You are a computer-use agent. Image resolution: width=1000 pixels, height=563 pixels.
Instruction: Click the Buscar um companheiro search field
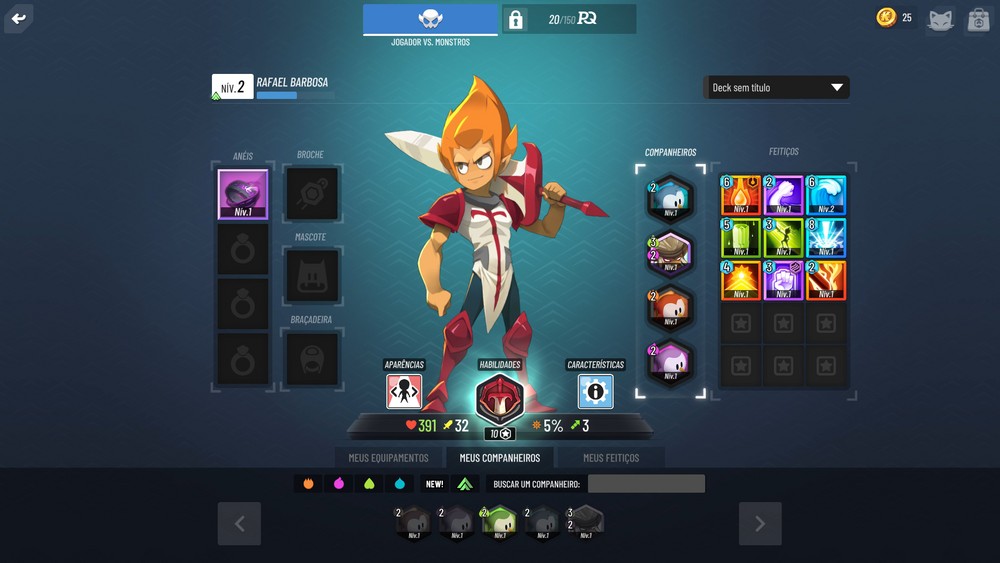coord(646,484)
